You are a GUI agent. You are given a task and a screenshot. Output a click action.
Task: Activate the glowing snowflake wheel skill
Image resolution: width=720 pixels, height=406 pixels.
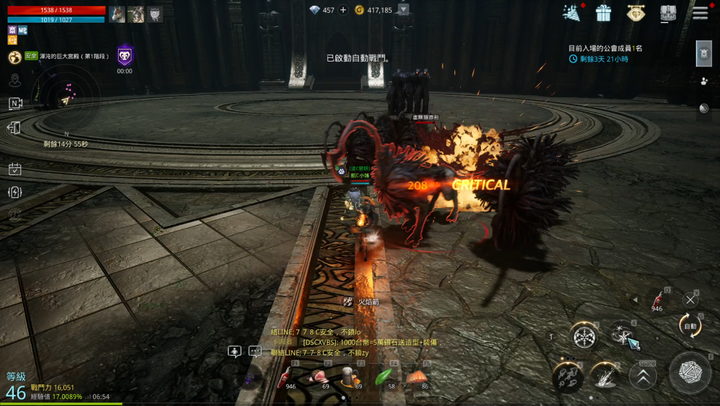584,337
